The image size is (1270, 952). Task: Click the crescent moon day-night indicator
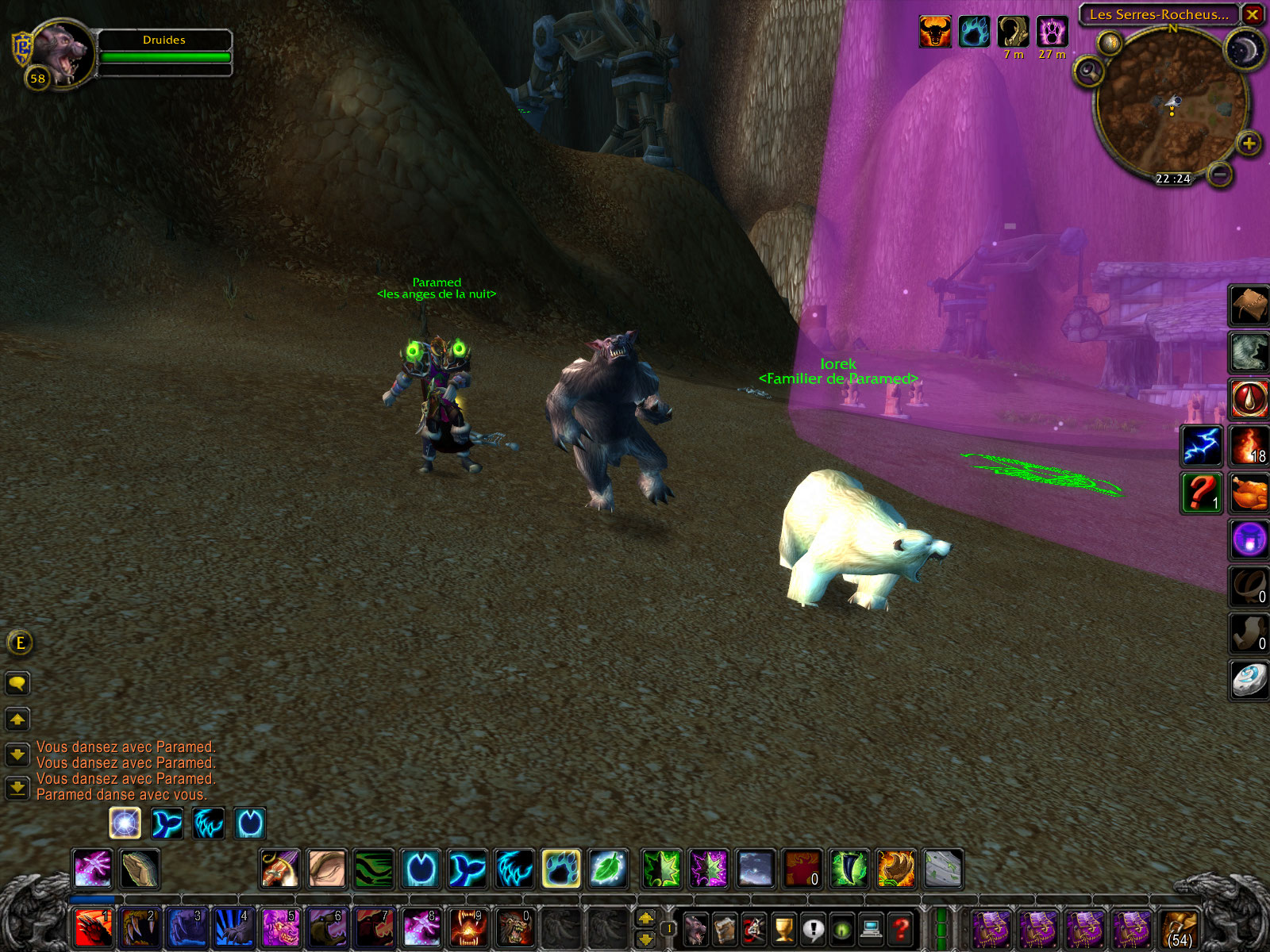click(1244, 51)
